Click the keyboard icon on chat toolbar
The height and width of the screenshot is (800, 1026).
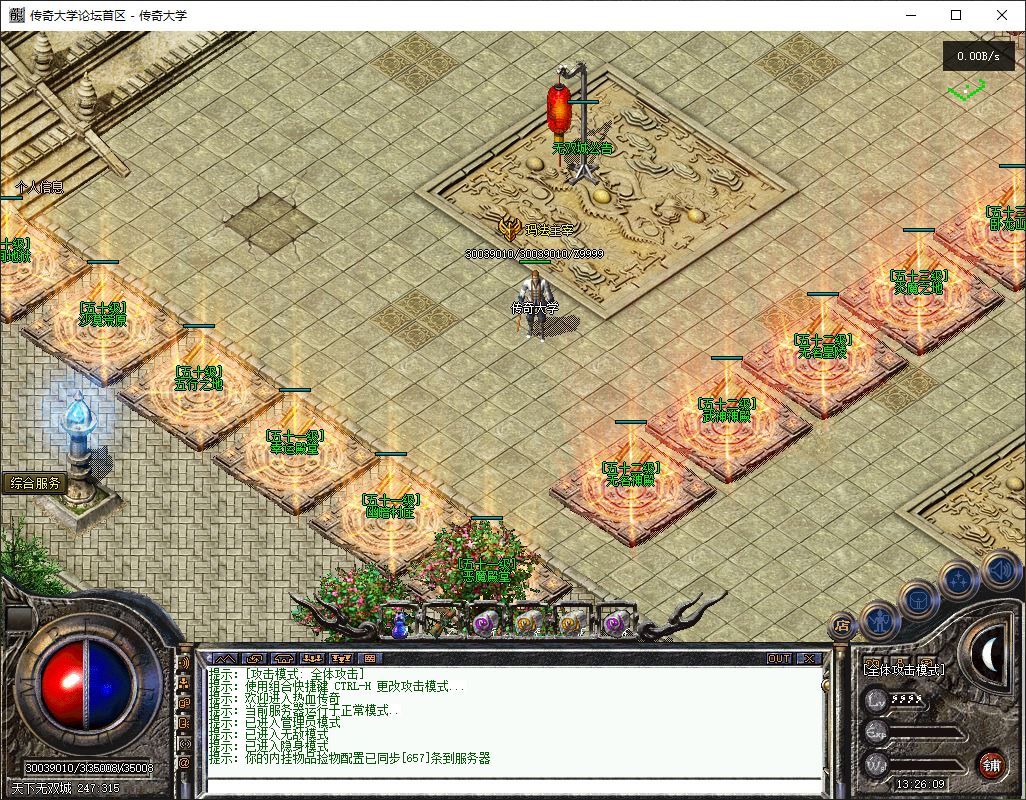click(x=369, y=659)
